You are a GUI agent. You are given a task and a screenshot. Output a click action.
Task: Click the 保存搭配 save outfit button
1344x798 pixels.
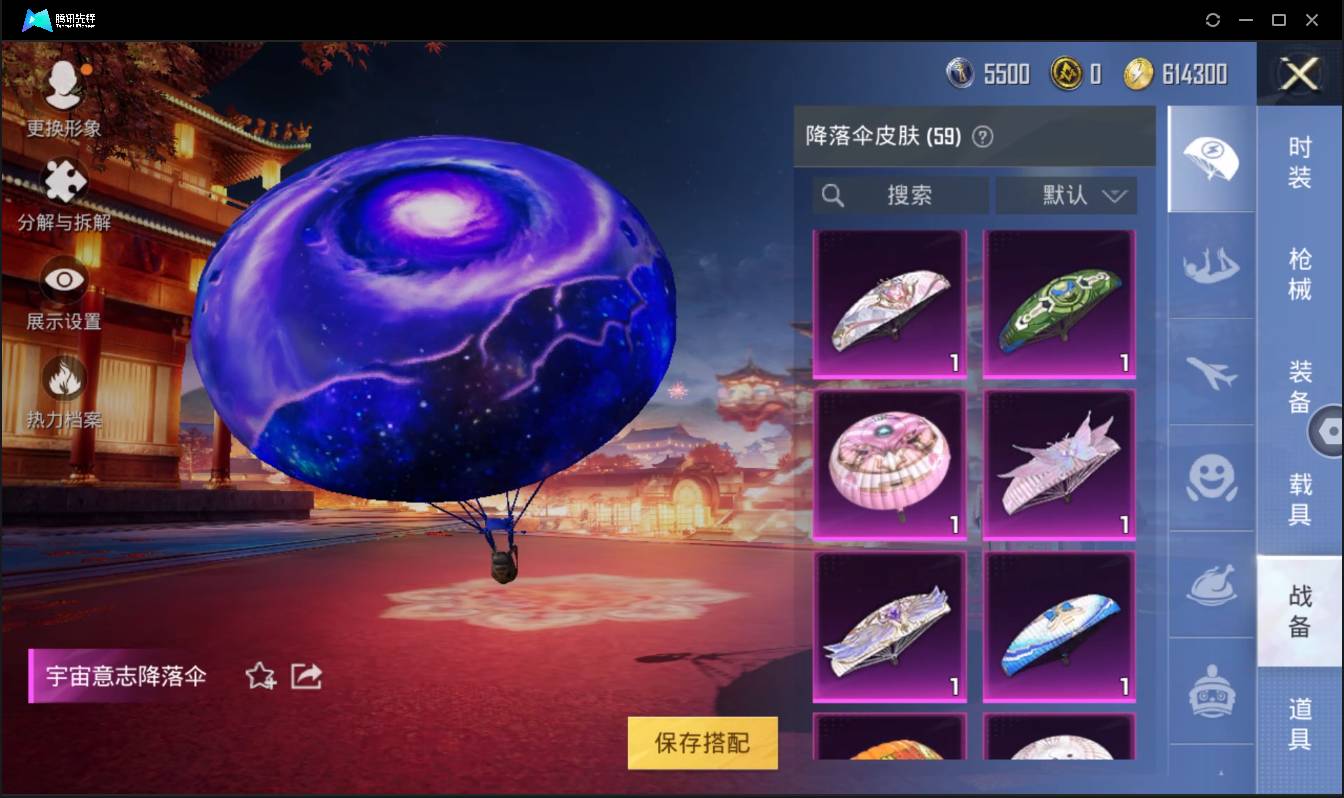tap(701, 744)
